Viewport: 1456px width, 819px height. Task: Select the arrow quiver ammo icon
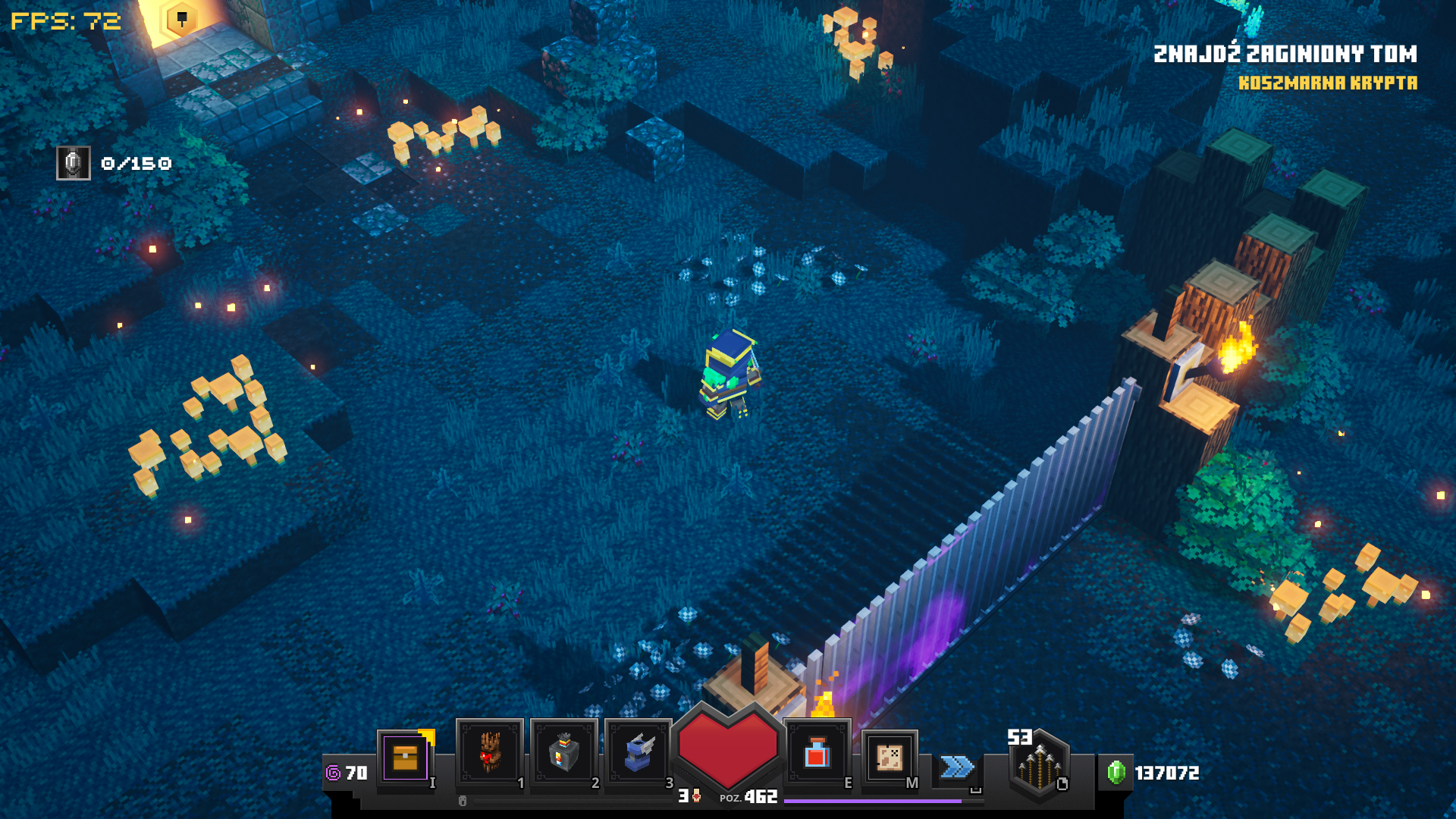click(x=1039, y=766)
